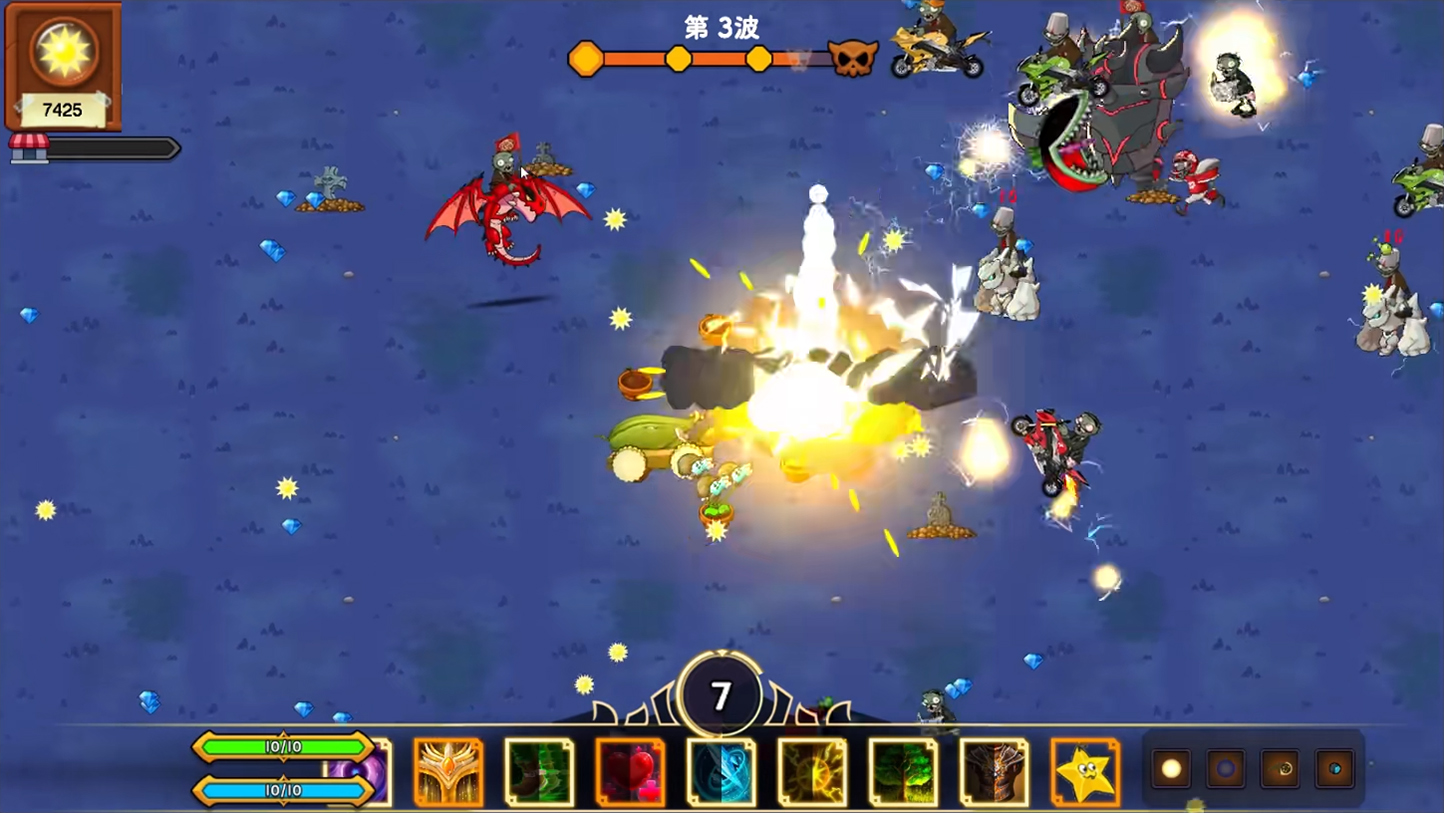This screenshot has width=1444, height=813.
Task: Click the sun icon in the counter panel
Action: click(x=63, y=50)
